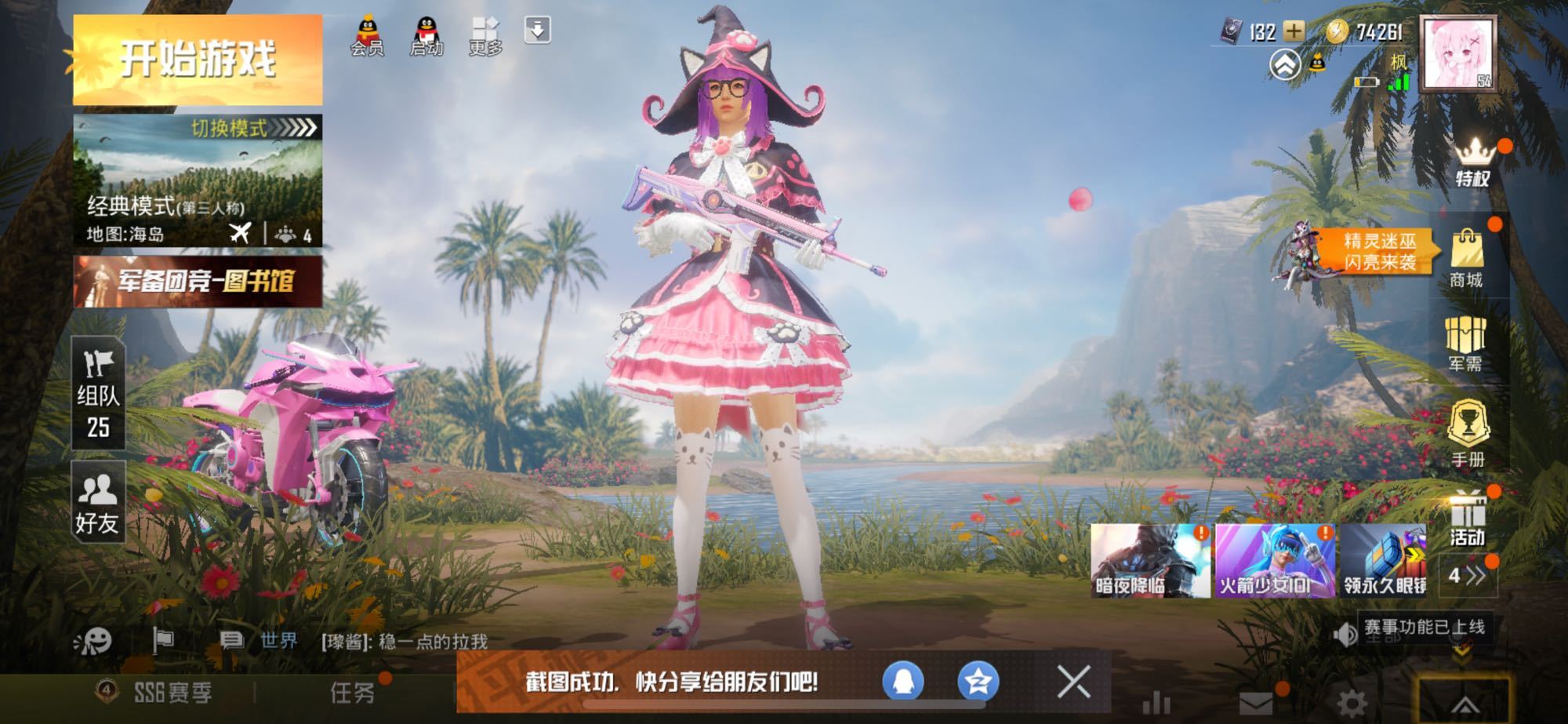Open the 任务 missions tab
1568x724 pixels.
point(353,692)
